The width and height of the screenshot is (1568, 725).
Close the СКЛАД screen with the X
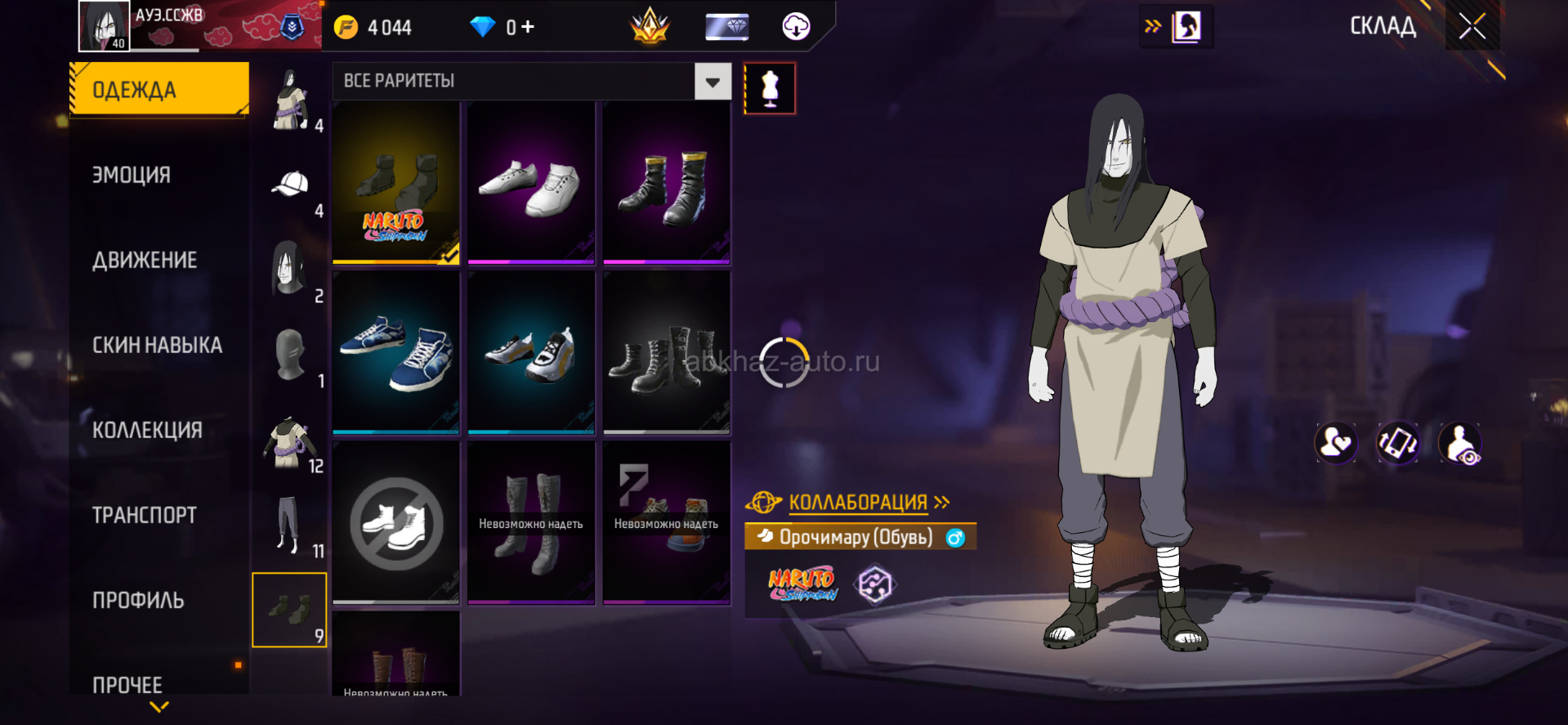tap(1472, 27)
